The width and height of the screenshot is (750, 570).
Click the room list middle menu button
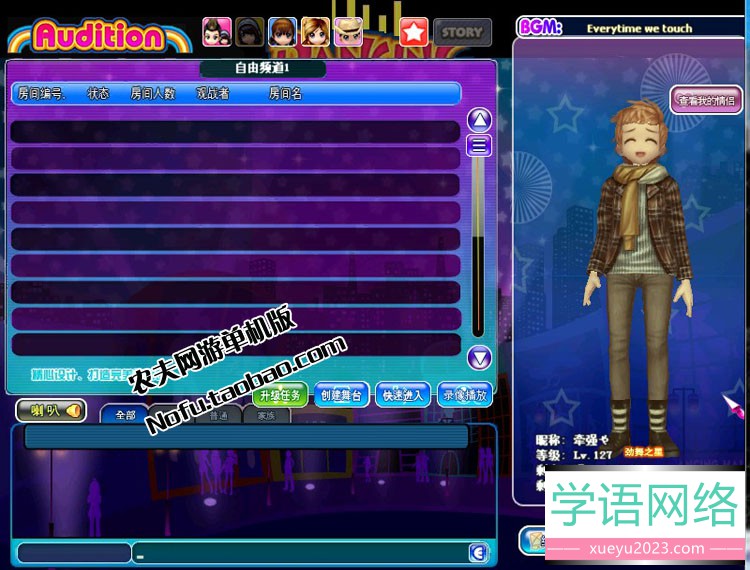[480, 145]
